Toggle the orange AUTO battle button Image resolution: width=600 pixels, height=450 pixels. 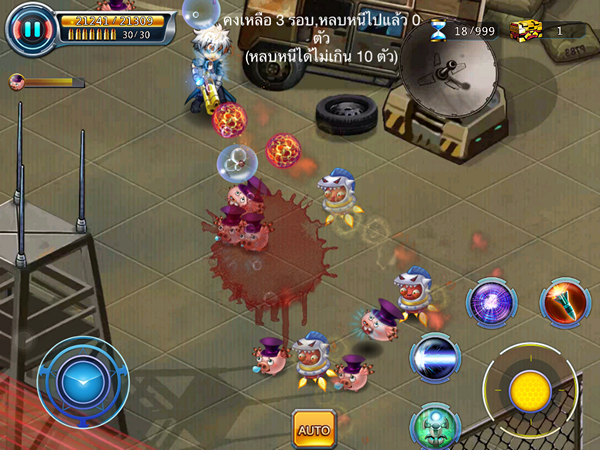tap(313, 429)
